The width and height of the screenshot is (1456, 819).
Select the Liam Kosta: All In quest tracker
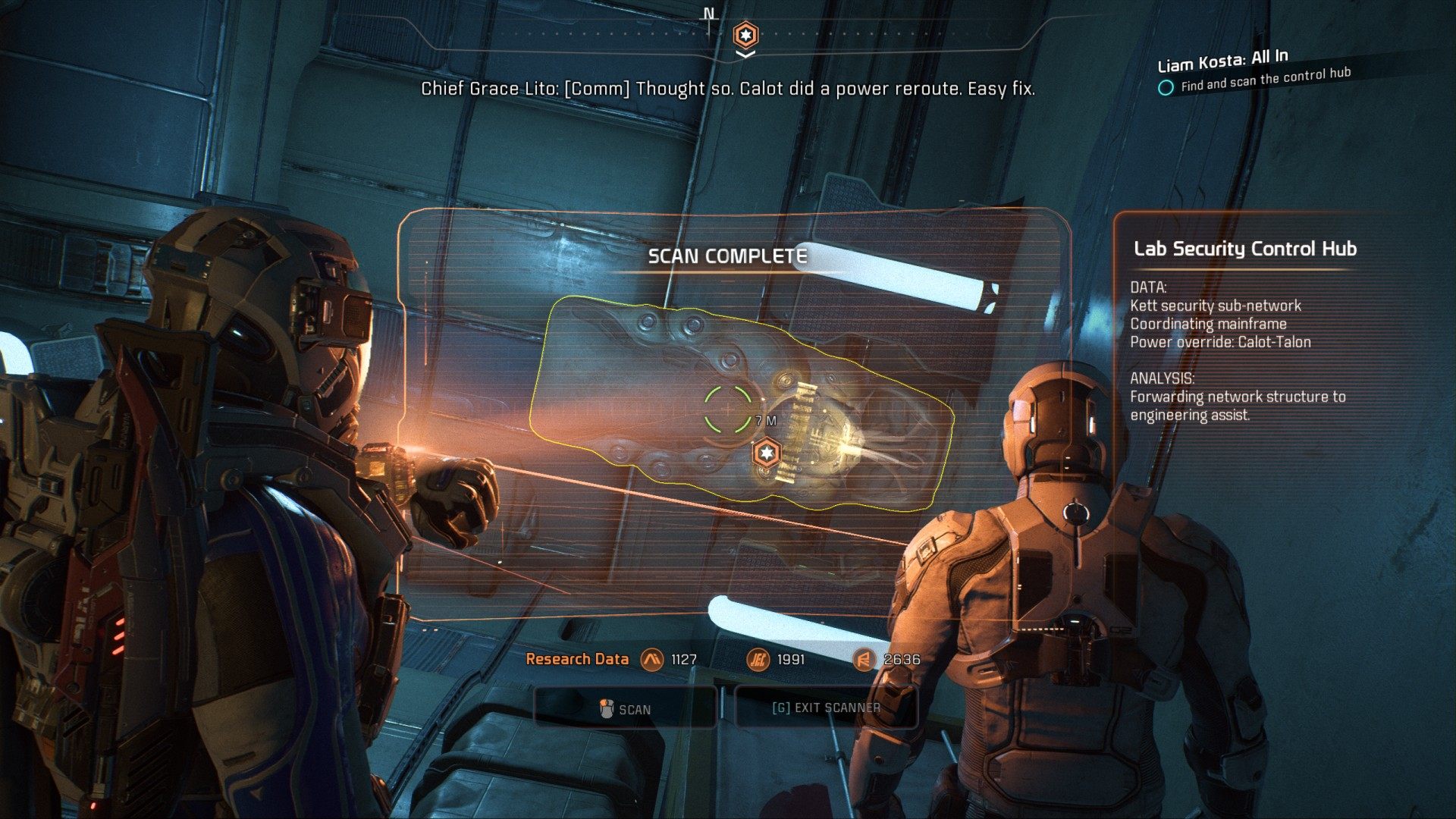[x=1222, y=59]
